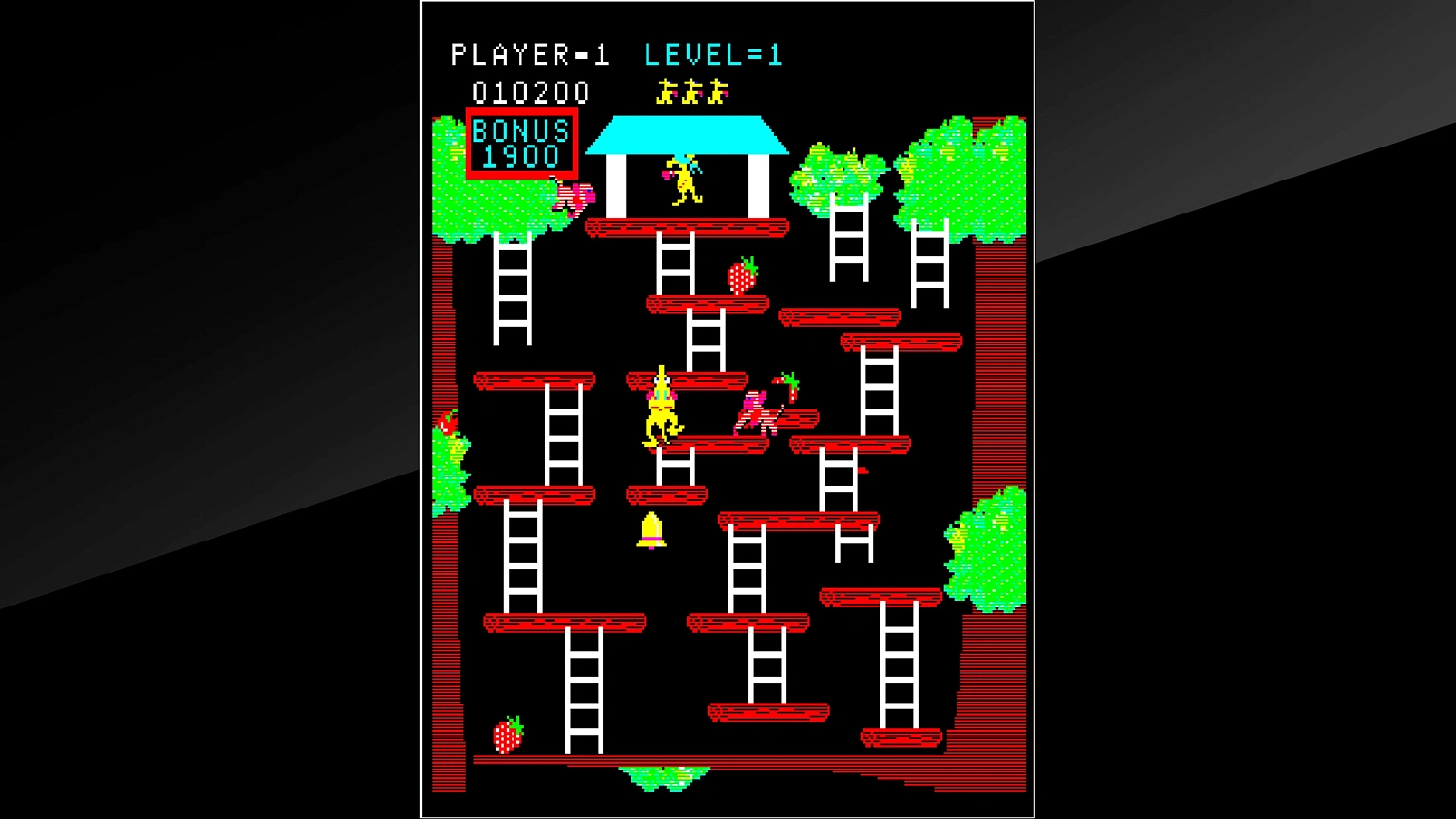This screenshot has width=1456, height=819.
Task: Click the strawberry beside the pink monkey
Action: click(x=788, y=386)
